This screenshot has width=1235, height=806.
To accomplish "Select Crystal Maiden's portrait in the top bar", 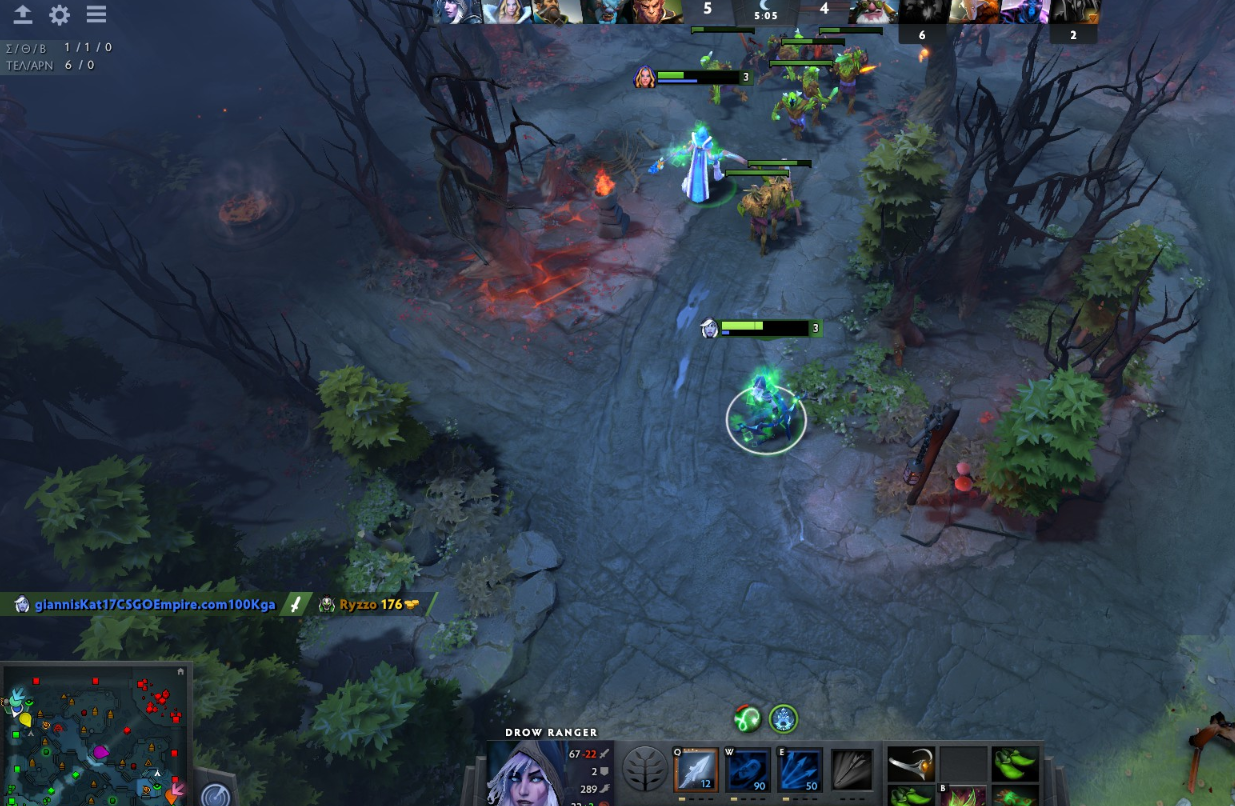I will pyautogui.click(x=508, y=11).
